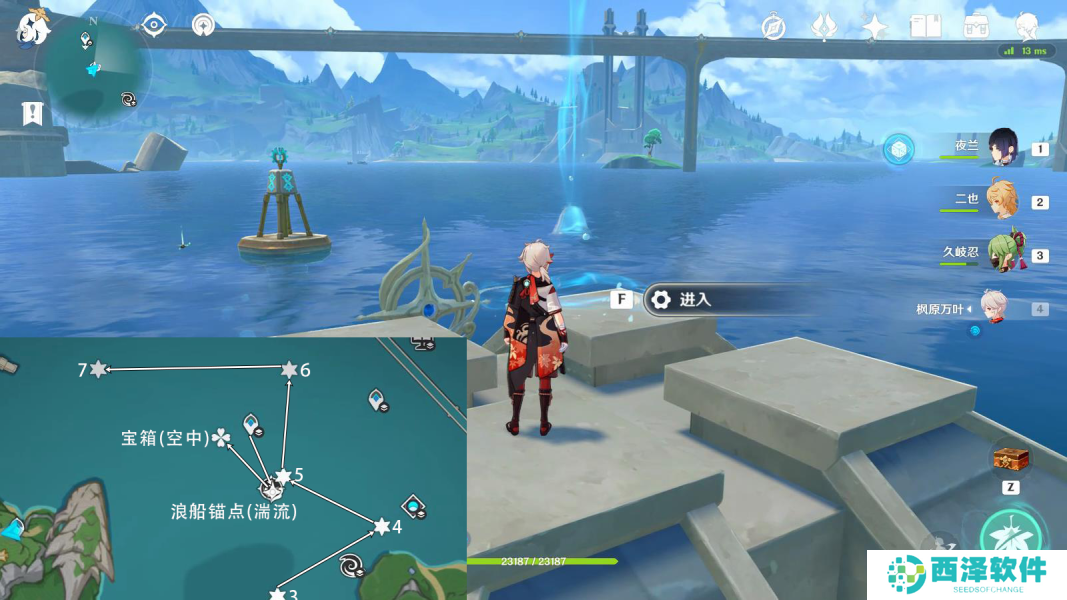Use the treasure chest gadget
Image resolution: width=1067 pixels, height=600 pixels.
point(1010,459)
